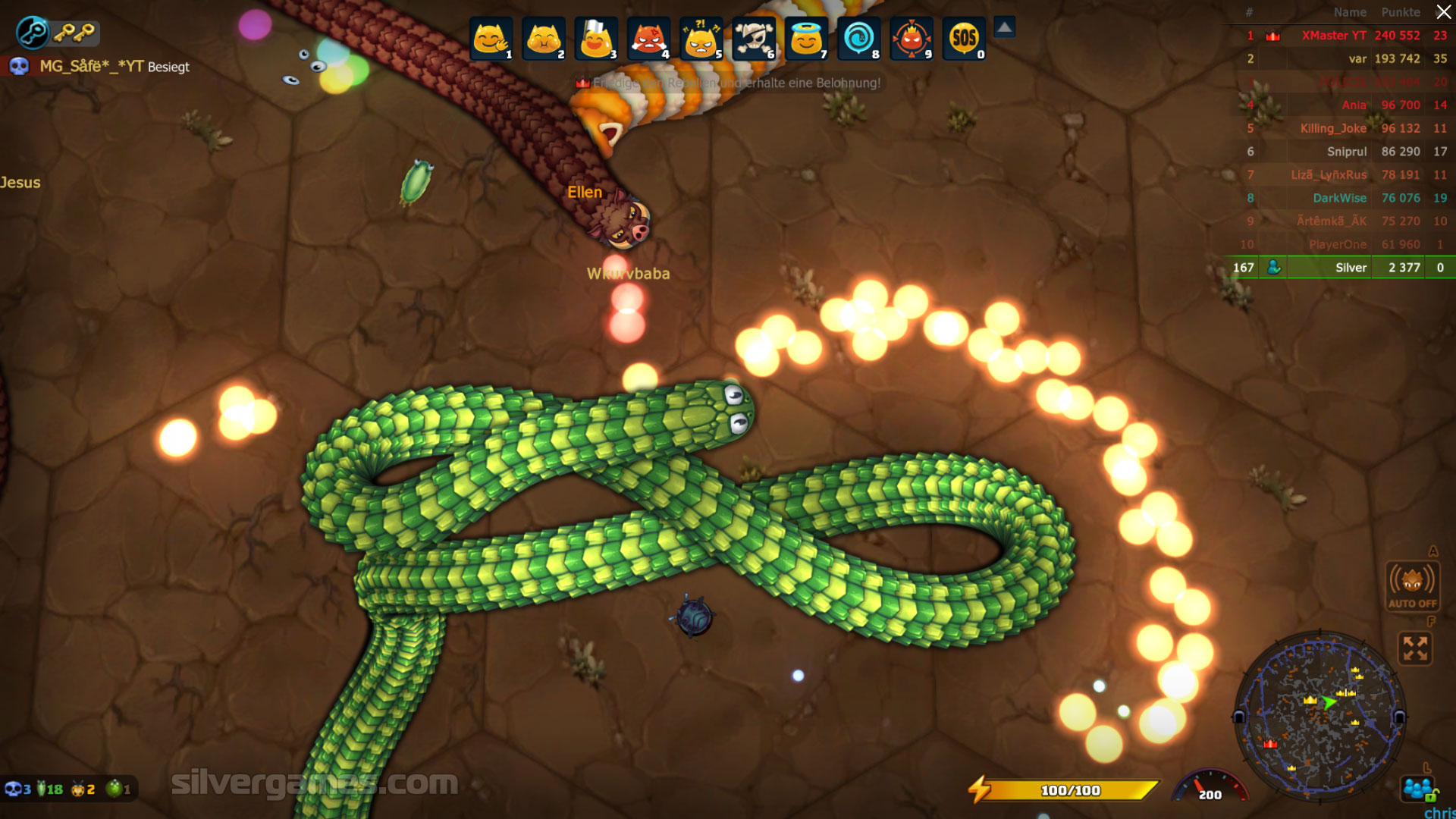Close the leaderboard with the X
Viewport: 1456px width, 819px height.
point(1443,12)
